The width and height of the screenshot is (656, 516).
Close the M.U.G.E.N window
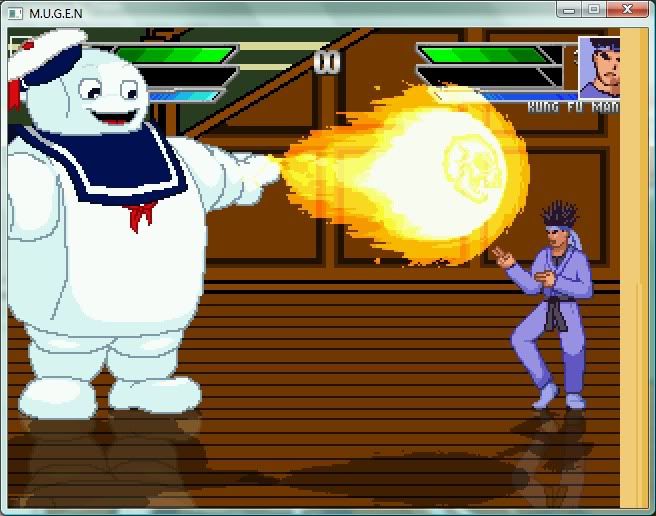(627, 9)
